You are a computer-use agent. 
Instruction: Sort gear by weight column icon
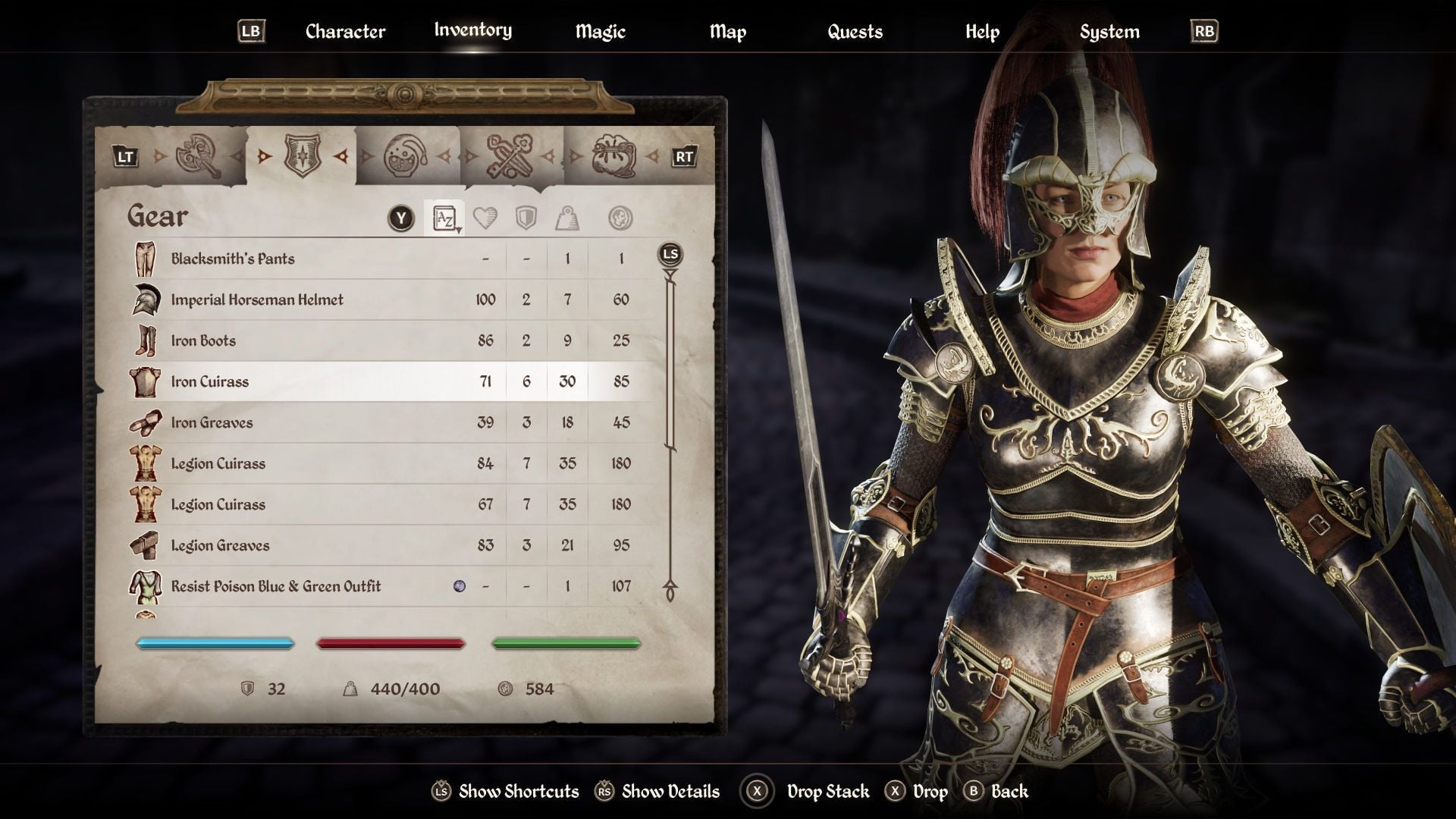click(x=567, y=218)
